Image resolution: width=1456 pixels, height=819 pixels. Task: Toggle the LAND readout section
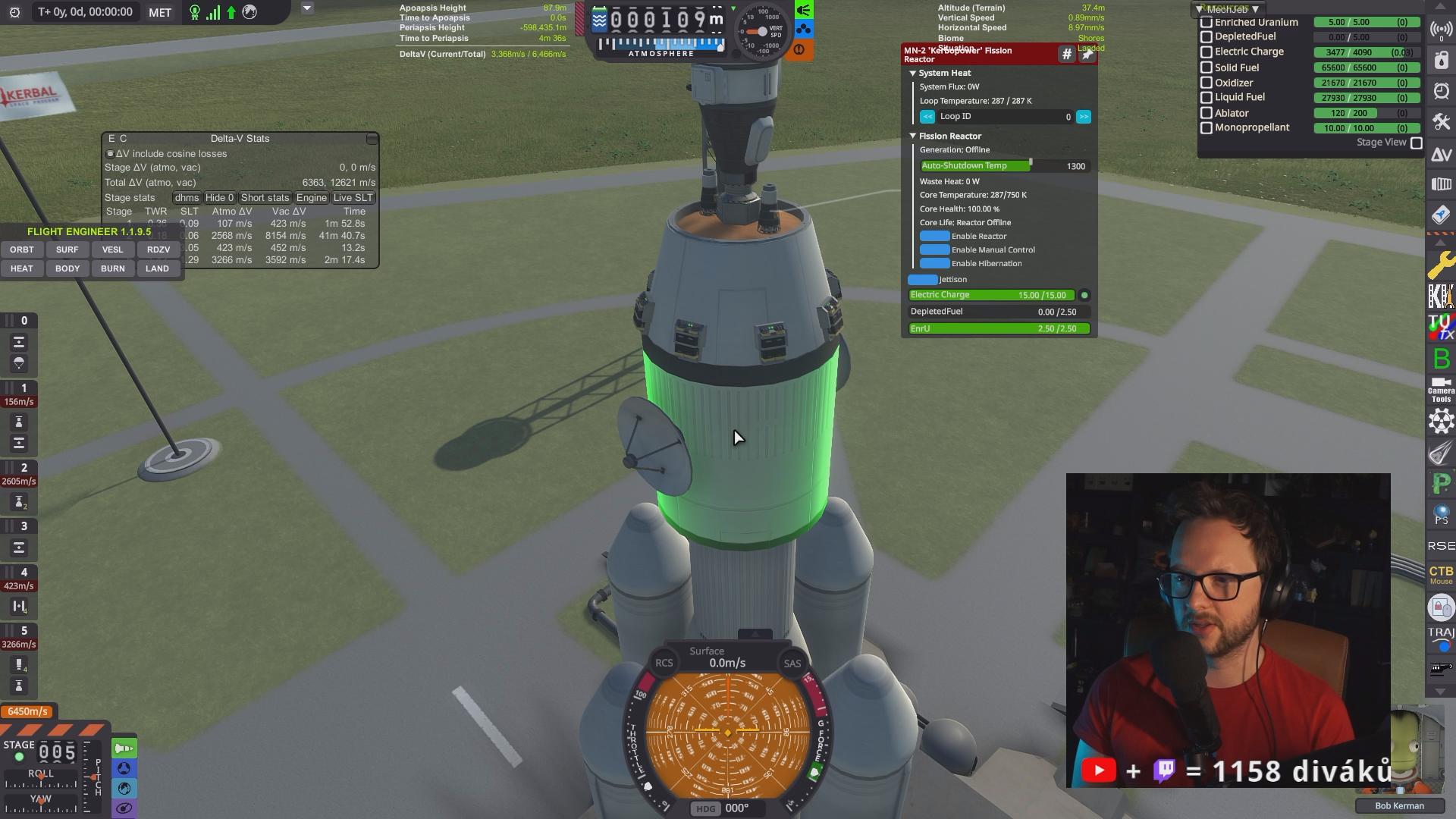pyautogui.click(x=158, y=268)
